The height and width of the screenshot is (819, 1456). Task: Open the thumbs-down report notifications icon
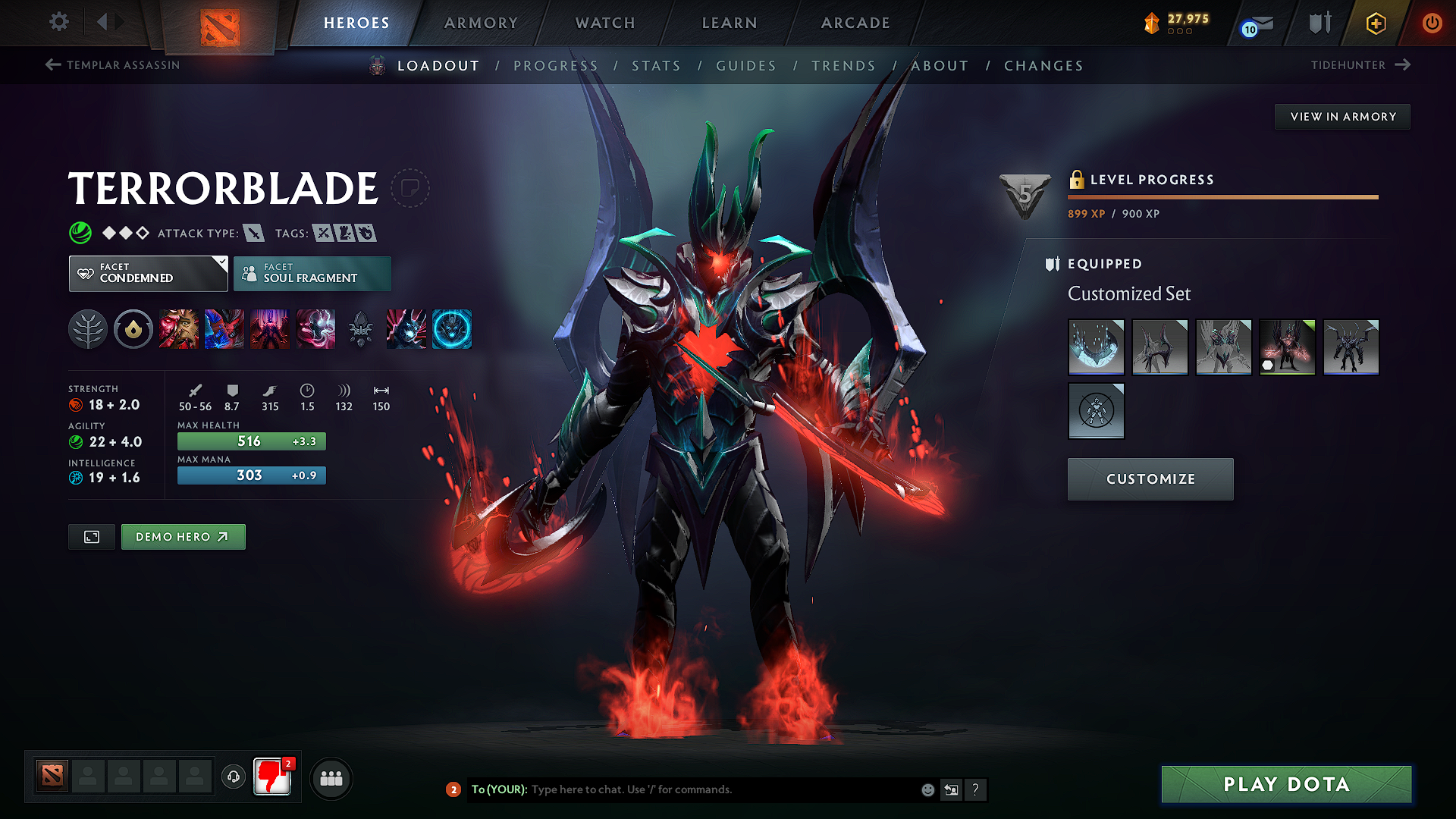[x=272, y=777]
